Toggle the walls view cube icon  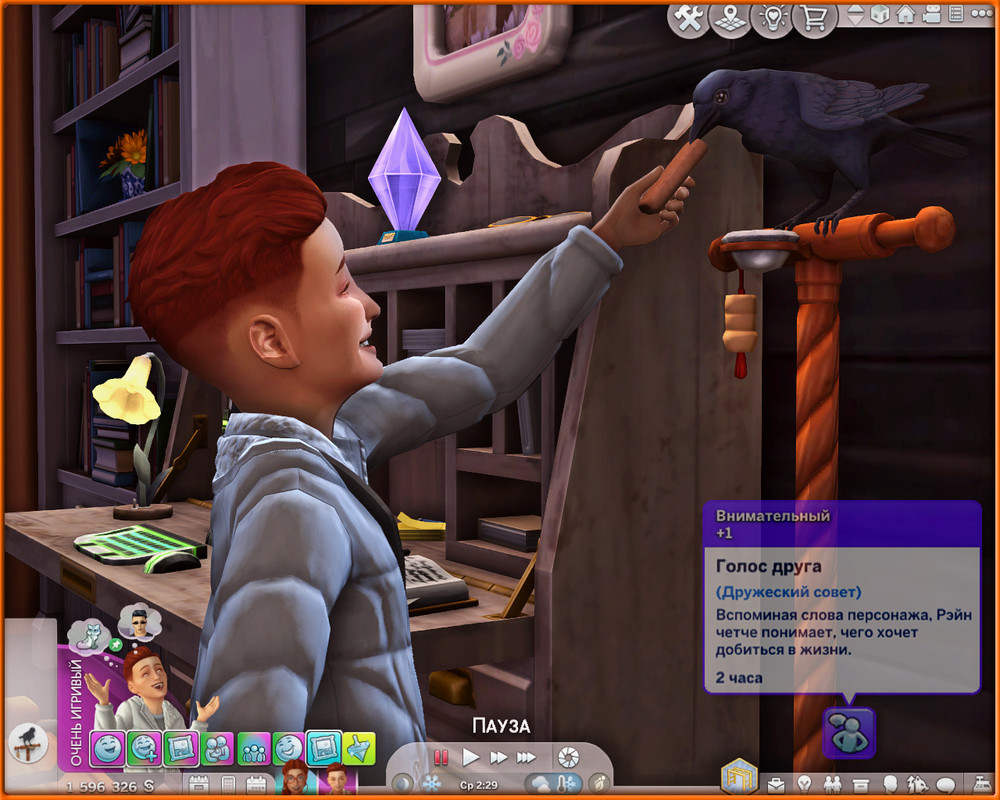tap(881, 15)
